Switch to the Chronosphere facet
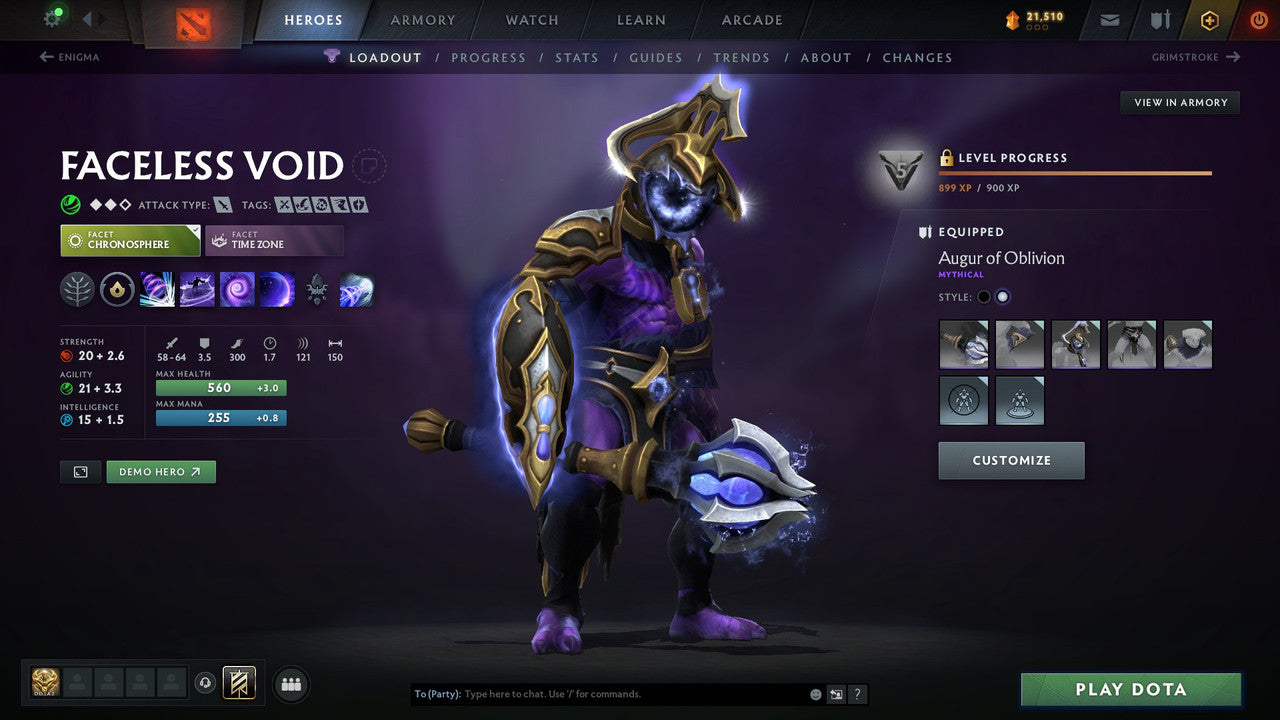The image size is (1280, 720). tap(130, 239)
